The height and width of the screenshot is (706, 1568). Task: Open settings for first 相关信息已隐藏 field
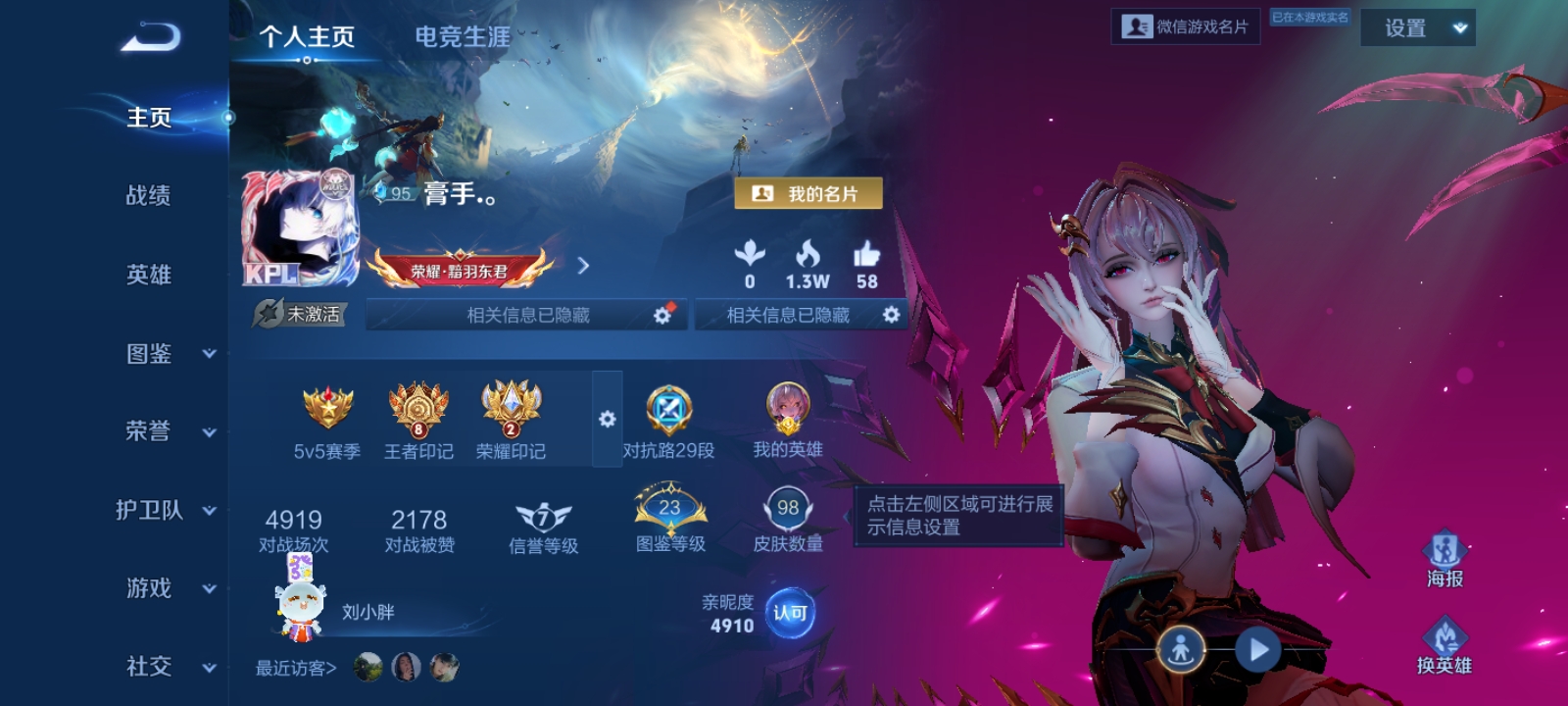[x=662, y=316]
